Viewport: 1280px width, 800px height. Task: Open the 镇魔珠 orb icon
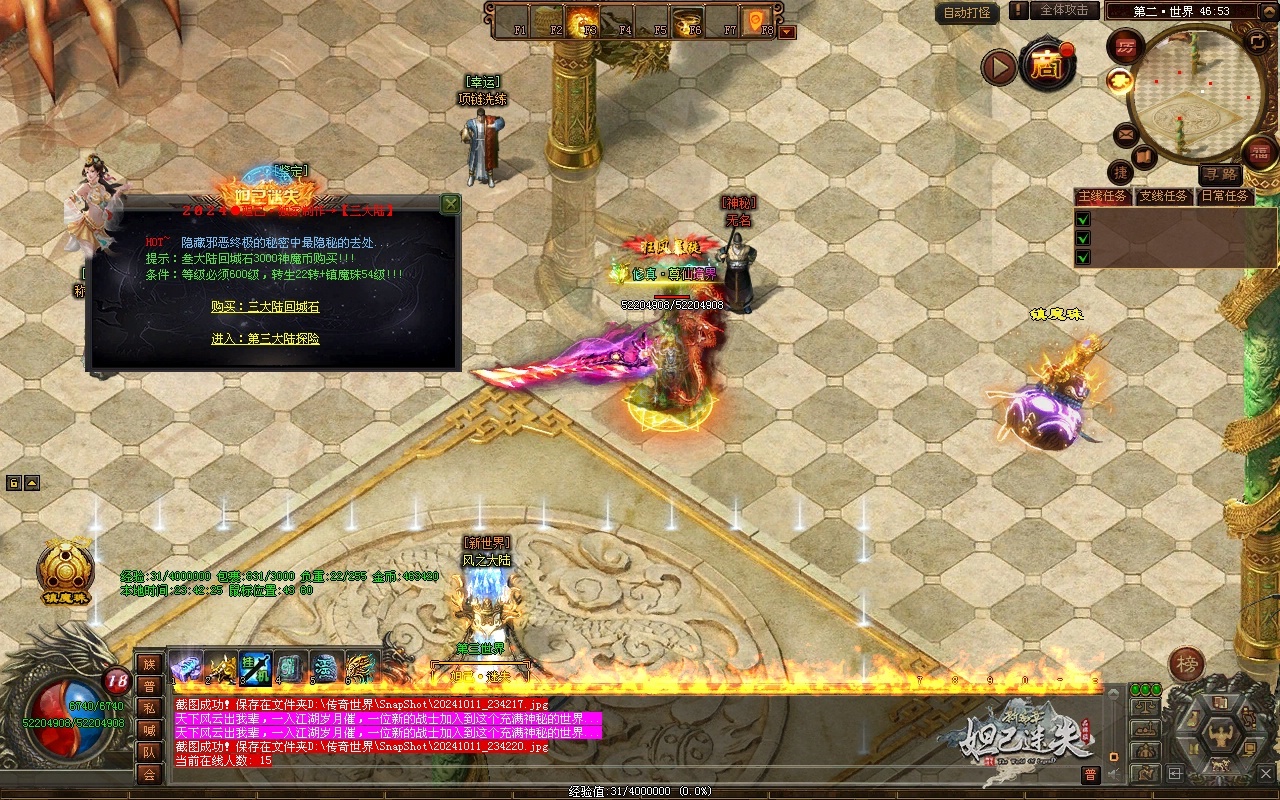point(65,572)
